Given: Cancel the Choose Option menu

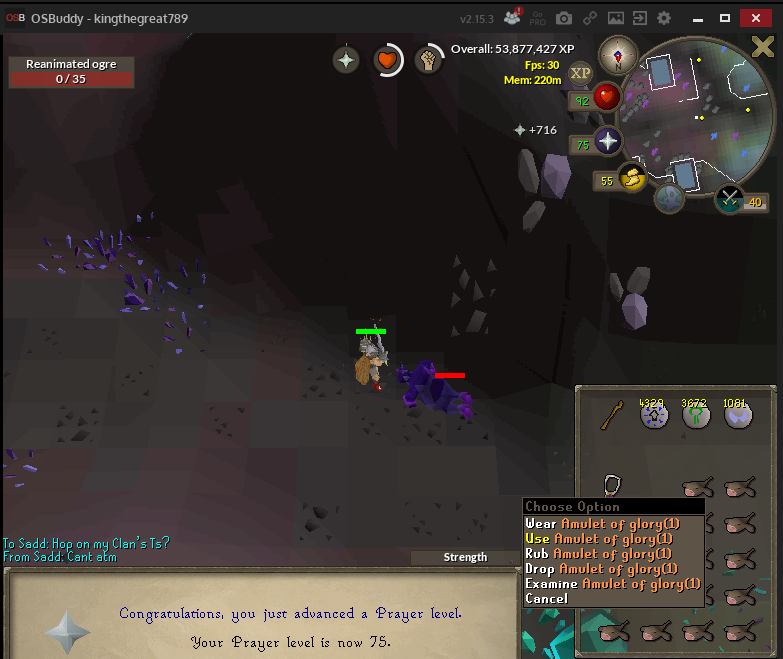Looking at the screenshot, I should (546, 598).
